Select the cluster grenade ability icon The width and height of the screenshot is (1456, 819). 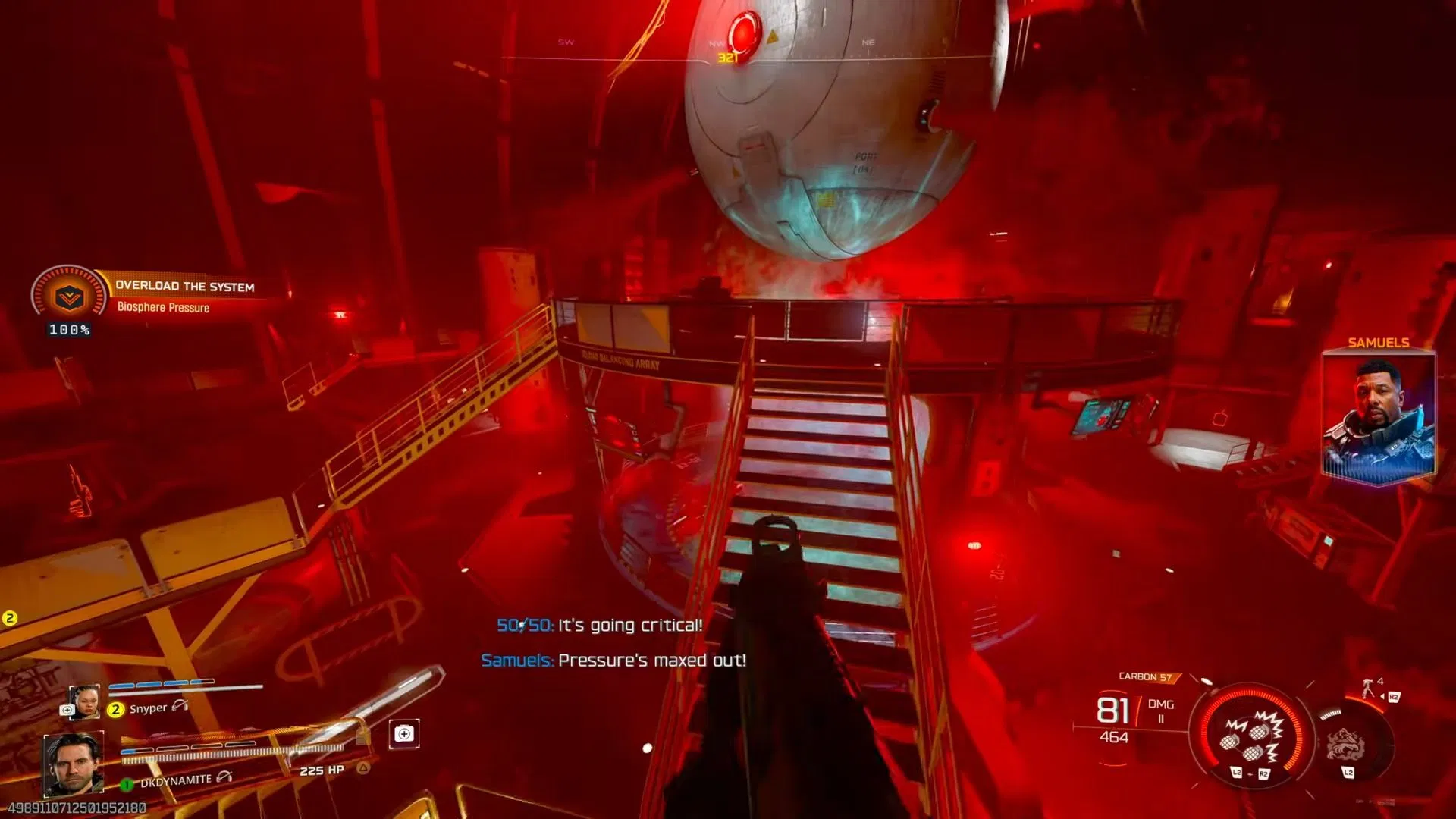(1250, 734)
